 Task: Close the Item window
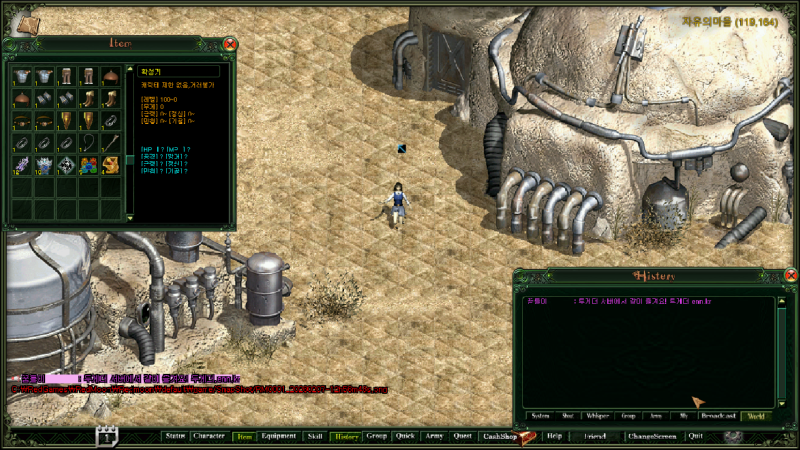[x=230, y=44]
